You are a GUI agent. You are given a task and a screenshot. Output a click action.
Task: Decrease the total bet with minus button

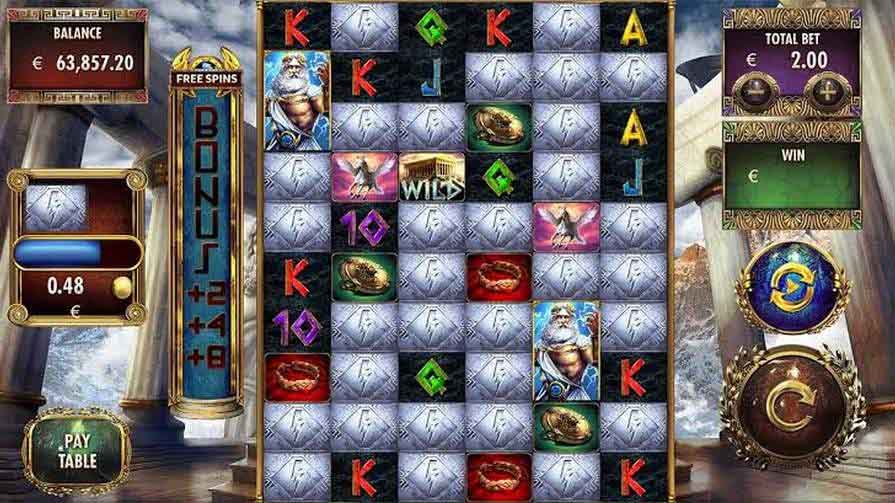pyautogui.click(x=750, y=93)
